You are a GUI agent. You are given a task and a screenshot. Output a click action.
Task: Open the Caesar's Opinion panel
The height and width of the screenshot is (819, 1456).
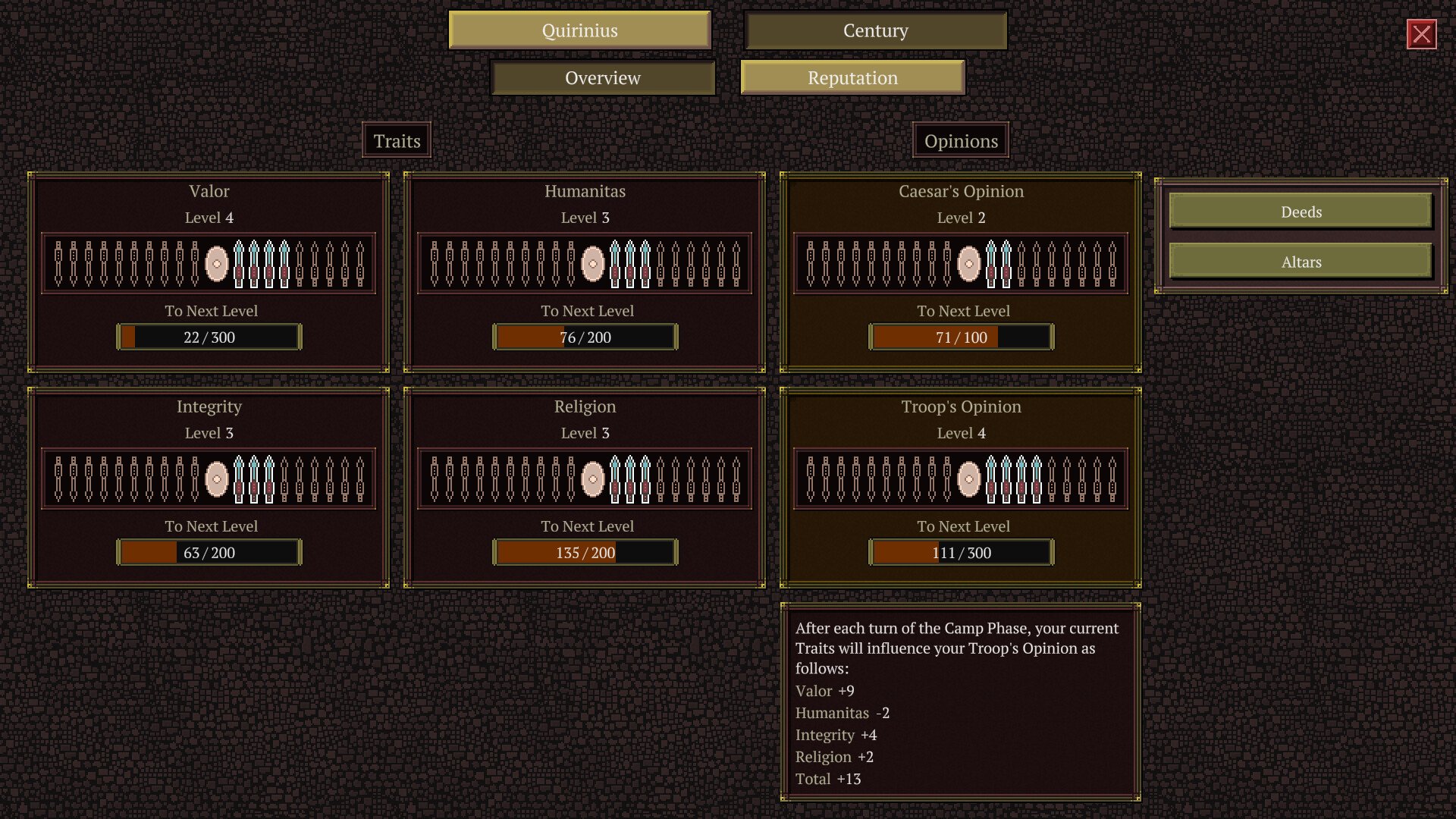coord(961,272)
